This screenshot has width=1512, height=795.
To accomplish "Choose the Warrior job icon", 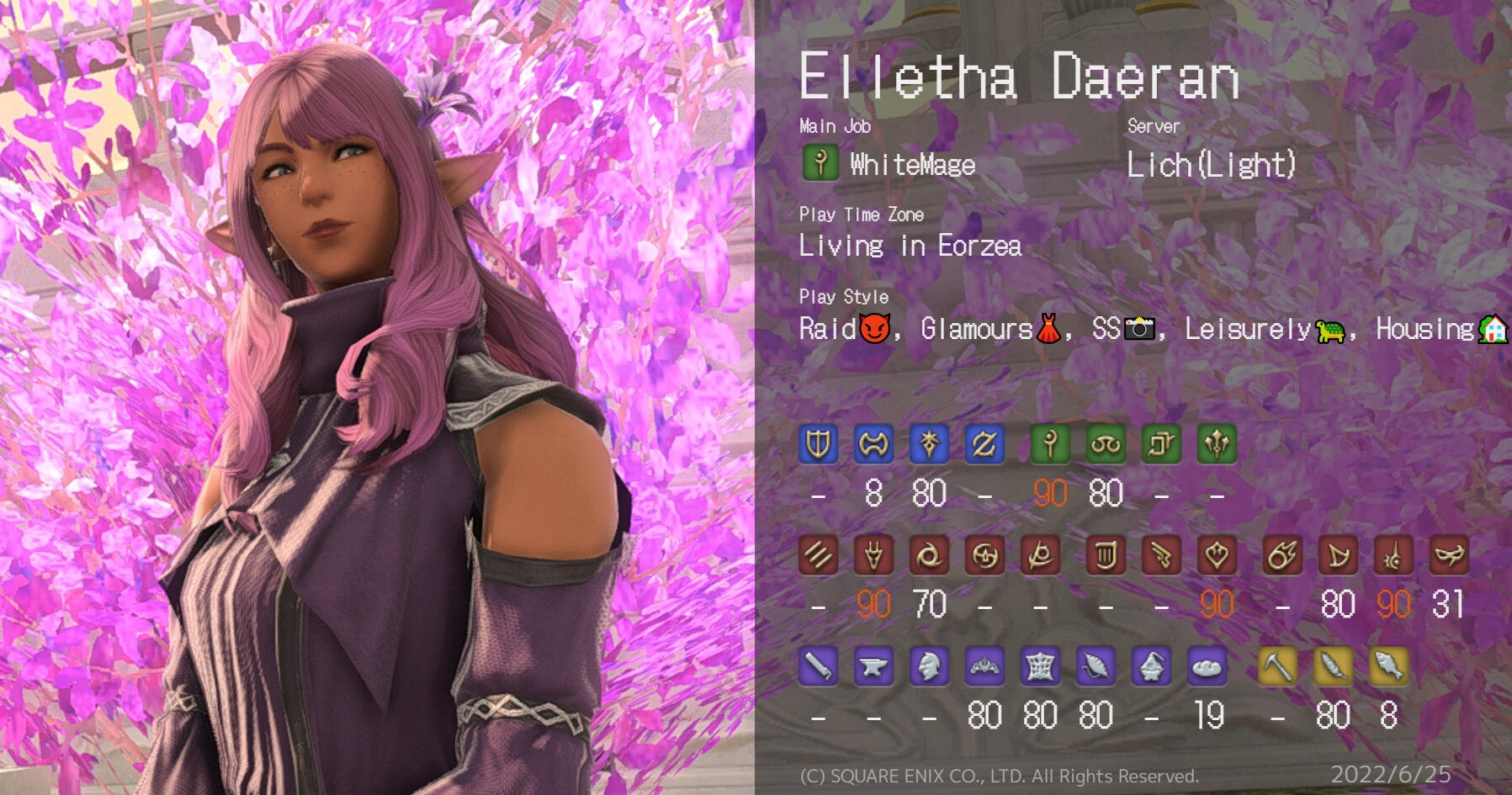I will (873, 444).
